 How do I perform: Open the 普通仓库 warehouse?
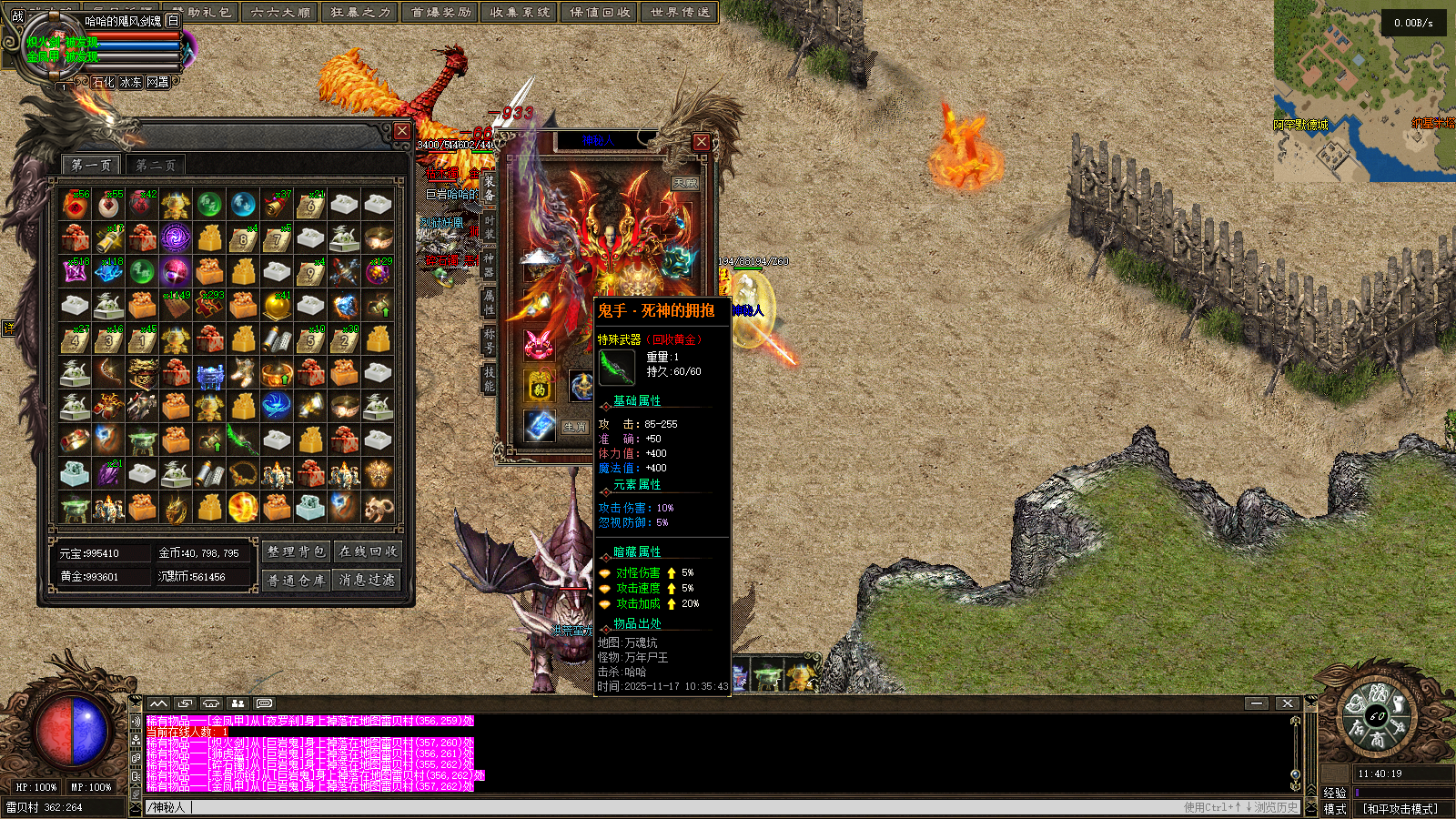[296, 580]
